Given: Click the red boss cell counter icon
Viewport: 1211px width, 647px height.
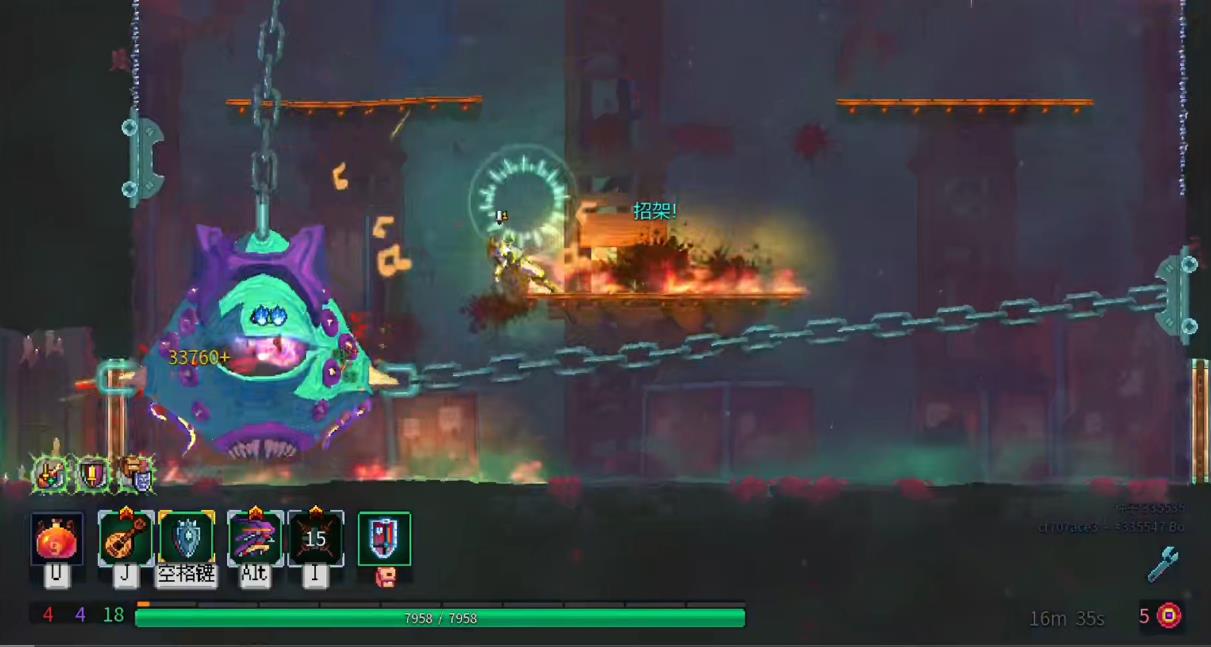Looking at the screenshot, I should [1169, 616].
